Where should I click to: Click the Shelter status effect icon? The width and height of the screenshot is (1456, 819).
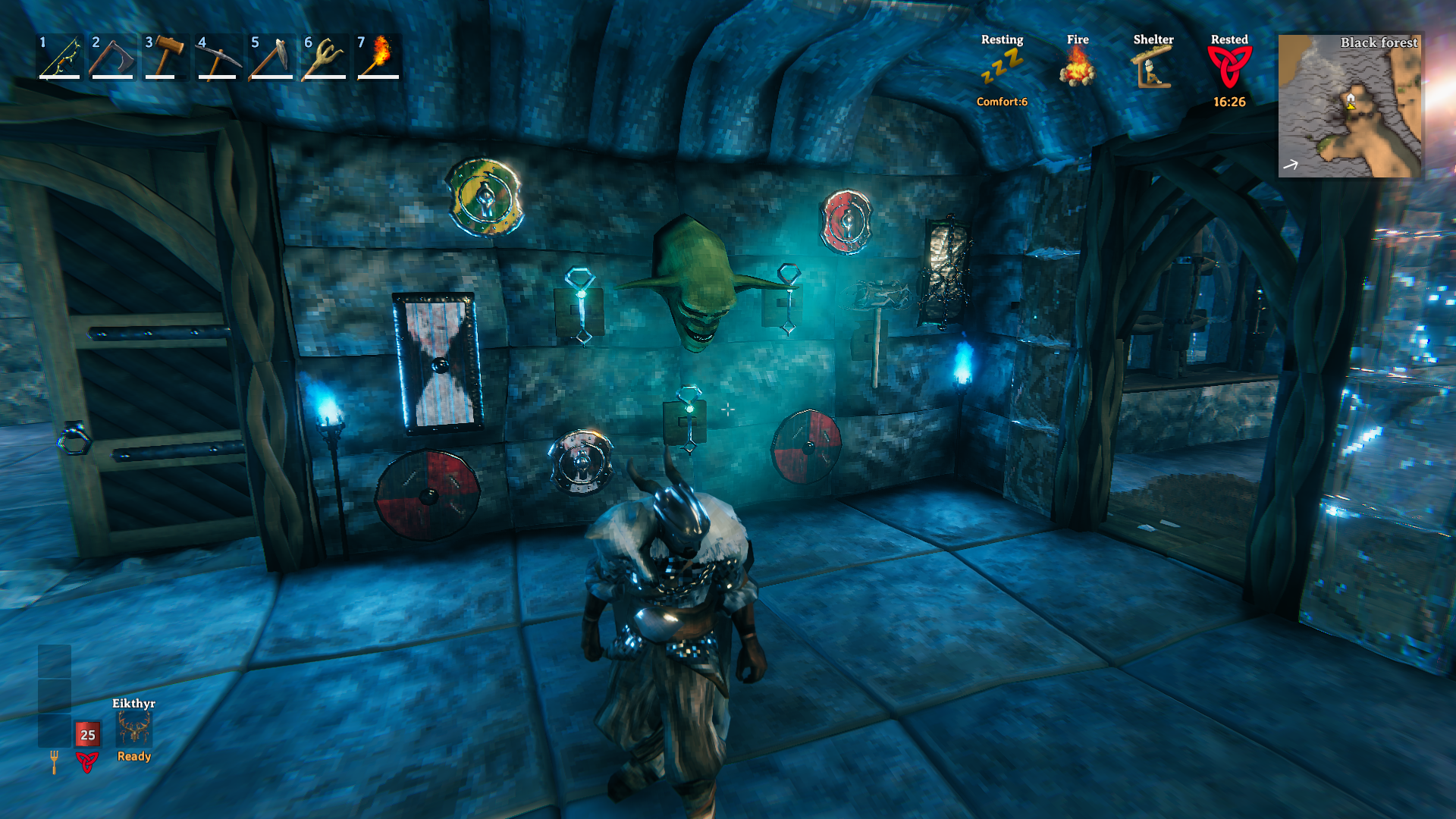(1153, 67)
